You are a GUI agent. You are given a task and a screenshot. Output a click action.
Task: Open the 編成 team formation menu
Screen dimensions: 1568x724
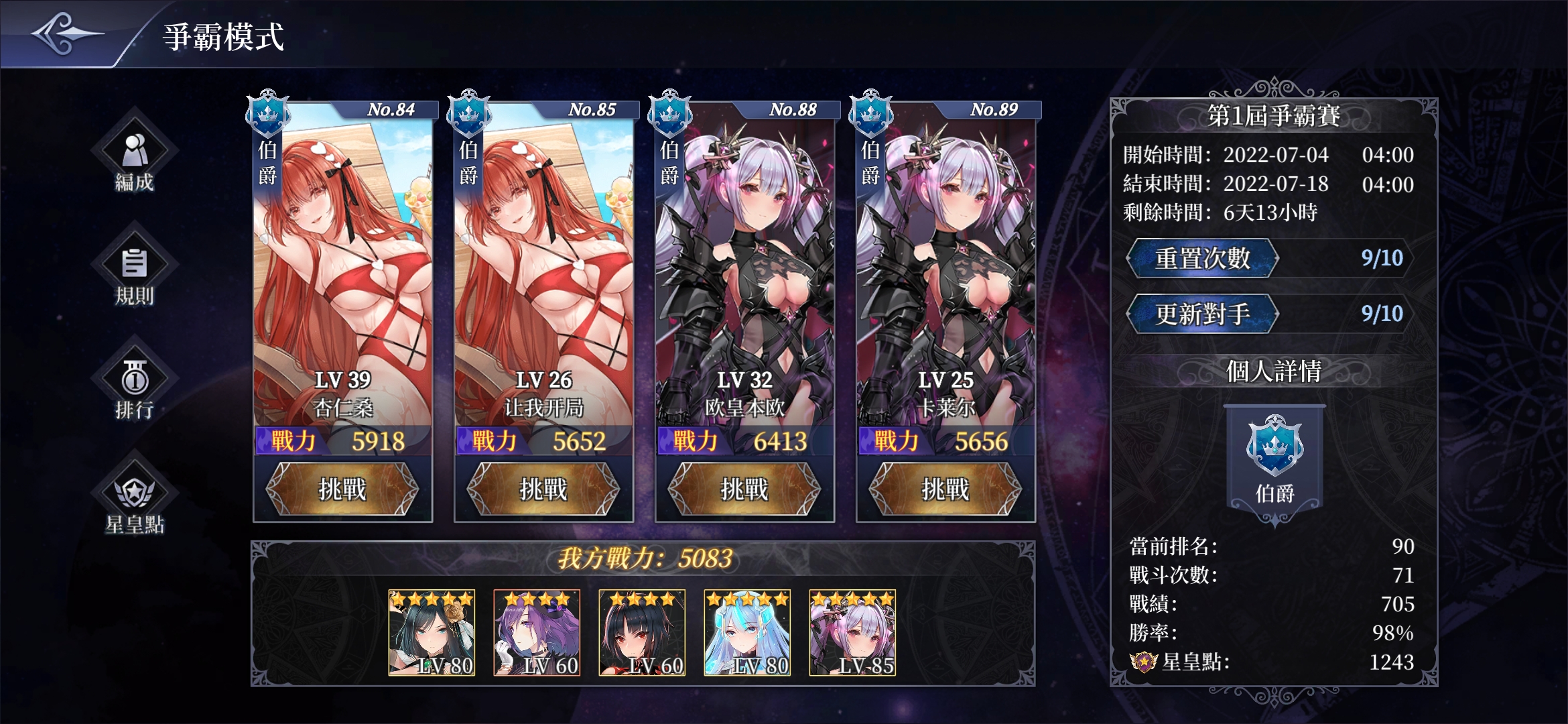(135, 158)
